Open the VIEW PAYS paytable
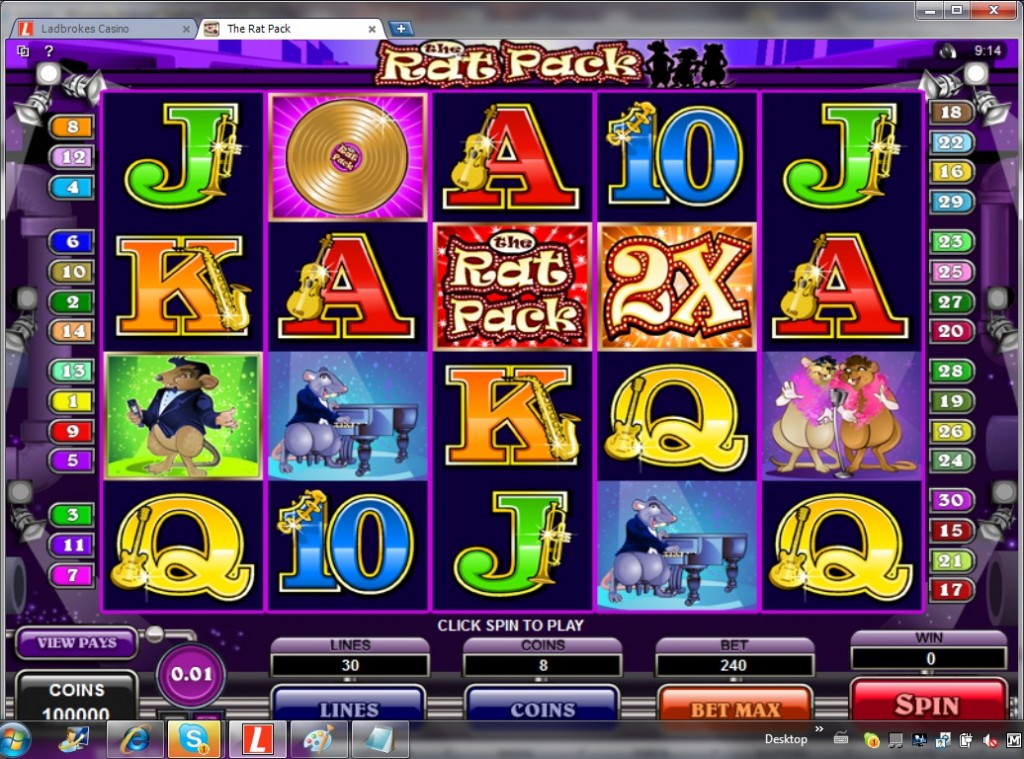 click(x=77, y=643)
